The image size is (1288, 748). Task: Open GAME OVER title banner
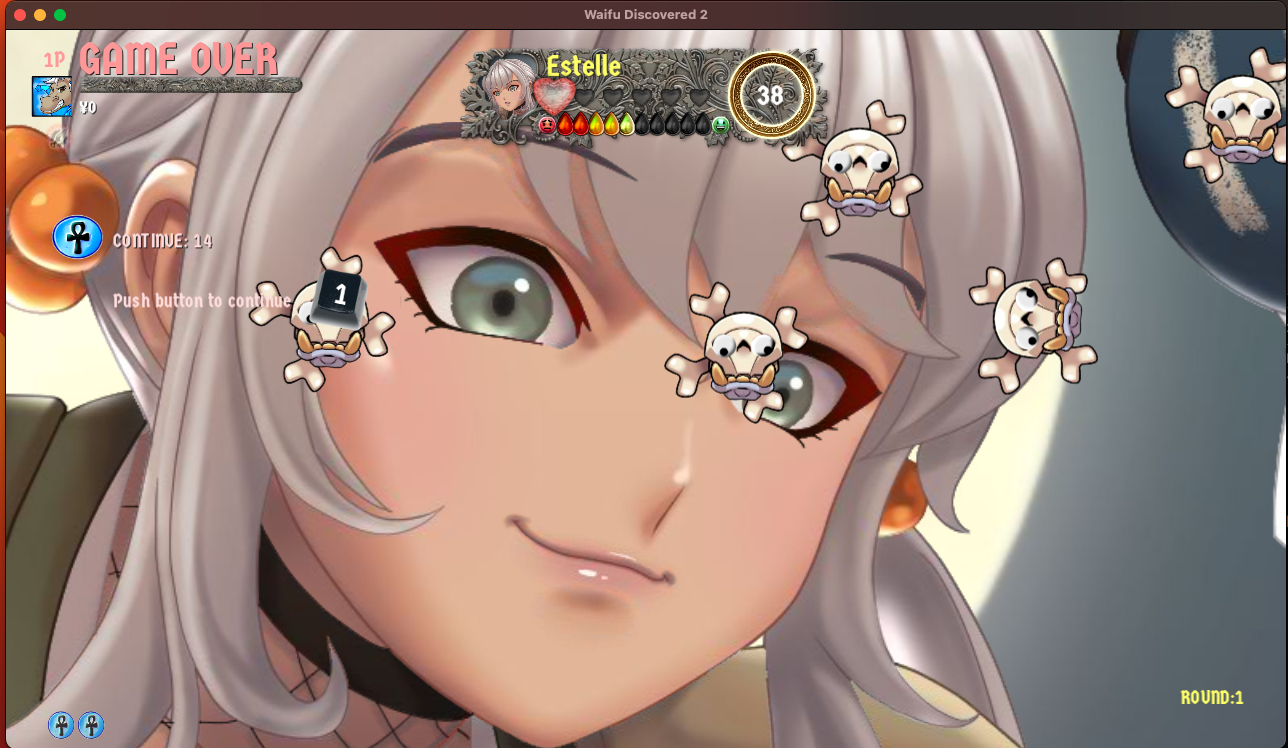pos(180,58)
